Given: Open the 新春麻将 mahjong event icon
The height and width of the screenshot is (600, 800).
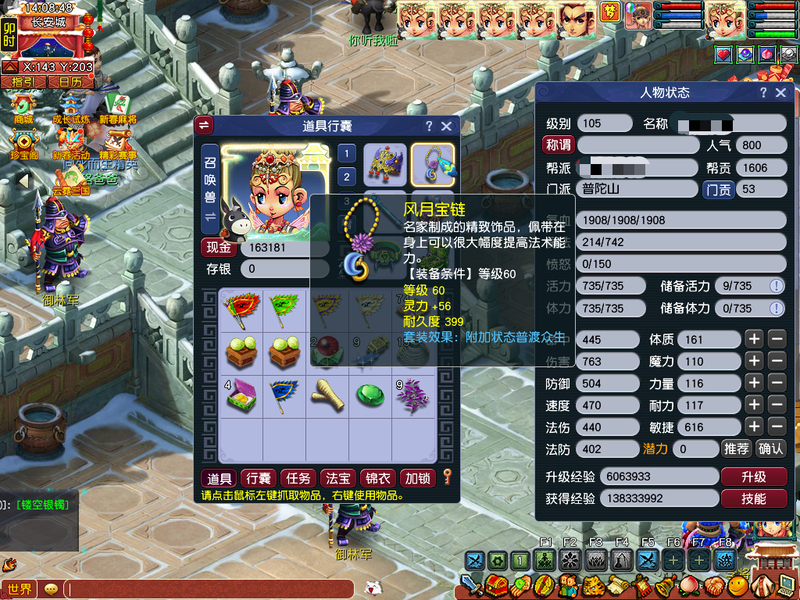Looking at the screenshot, I should [x=118, y=108].
